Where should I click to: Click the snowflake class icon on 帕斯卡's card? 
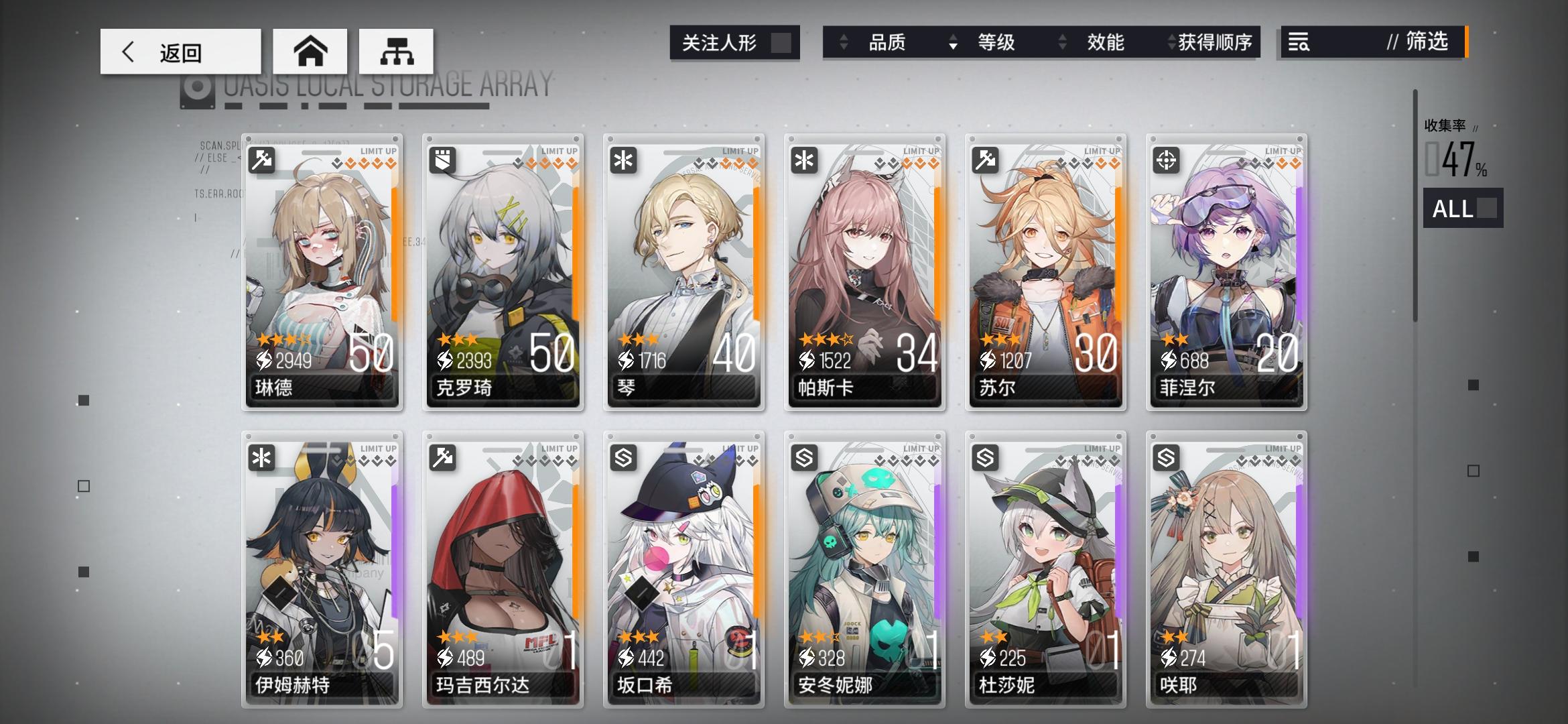804,161
